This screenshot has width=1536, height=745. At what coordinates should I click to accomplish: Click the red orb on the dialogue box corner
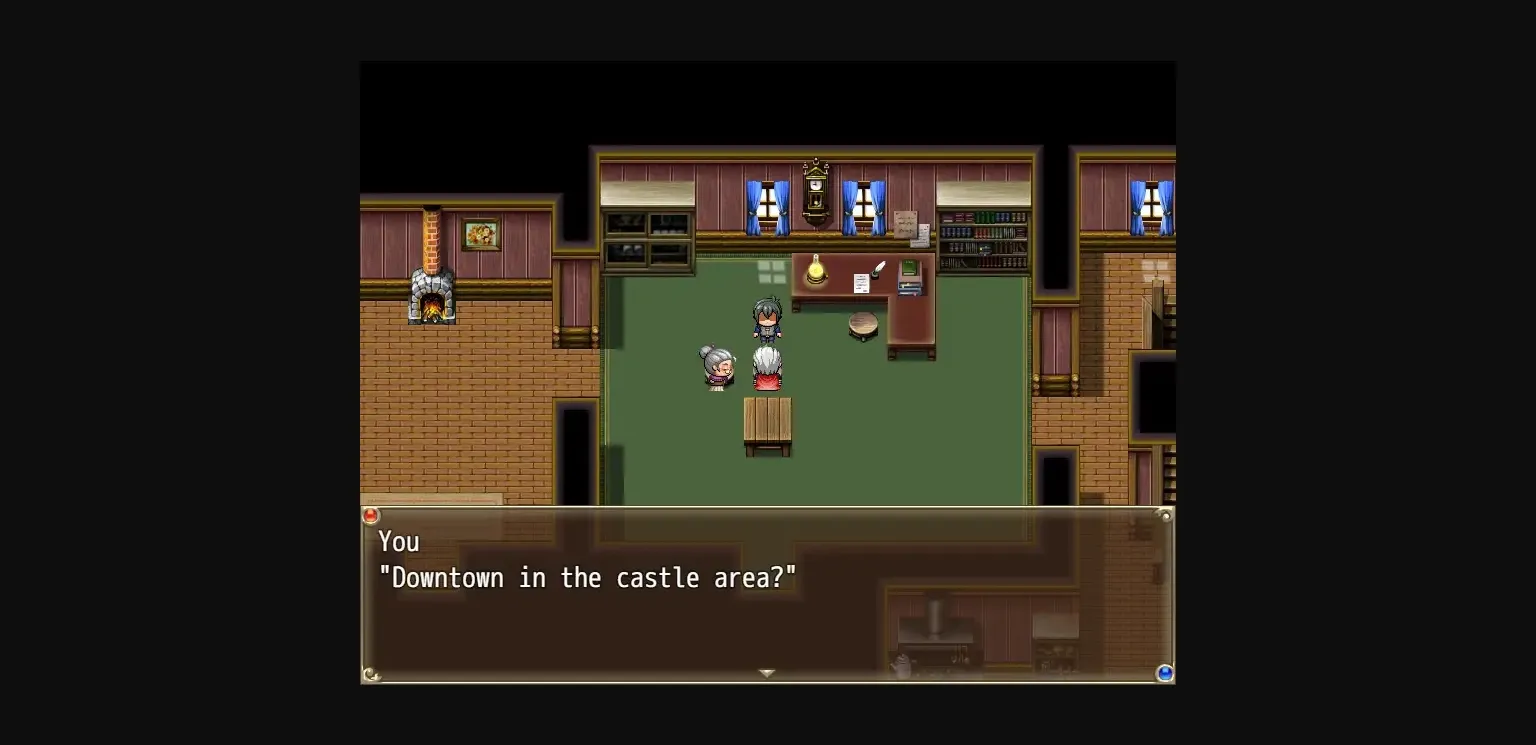371,515
